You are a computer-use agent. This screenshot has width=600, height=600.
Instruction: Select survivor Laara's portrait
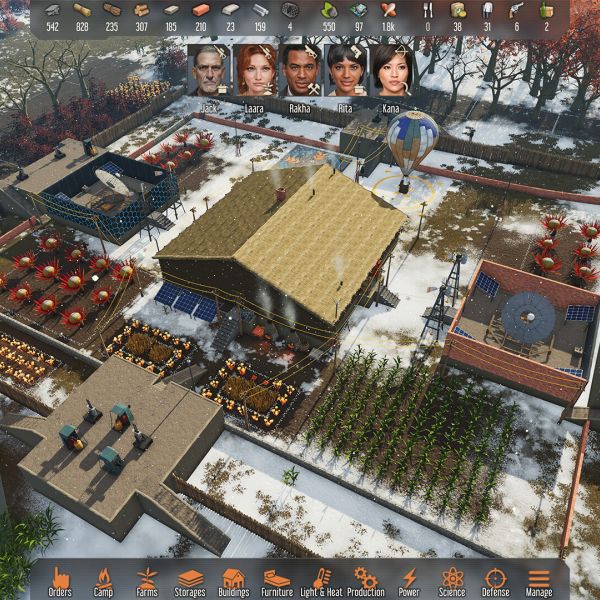tap(253, 69)
